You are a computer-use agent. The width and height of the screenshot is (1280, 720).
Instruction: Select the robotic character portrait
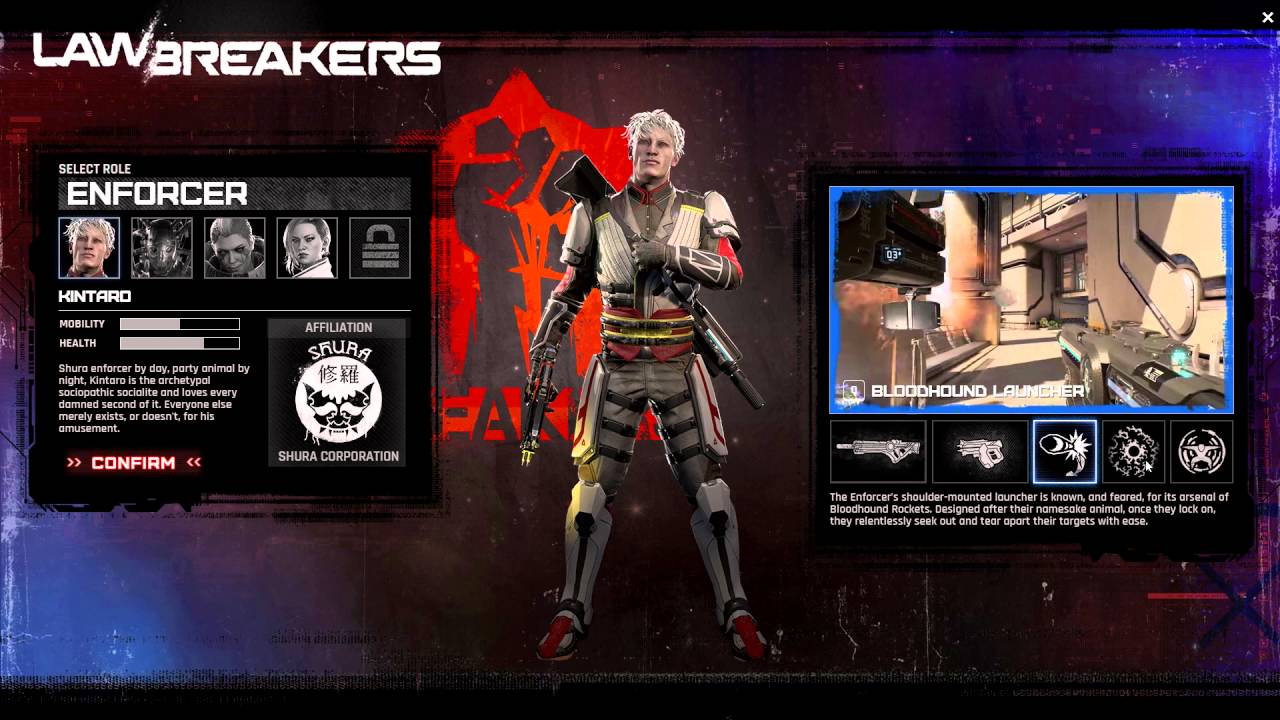[x=159, y=247]
